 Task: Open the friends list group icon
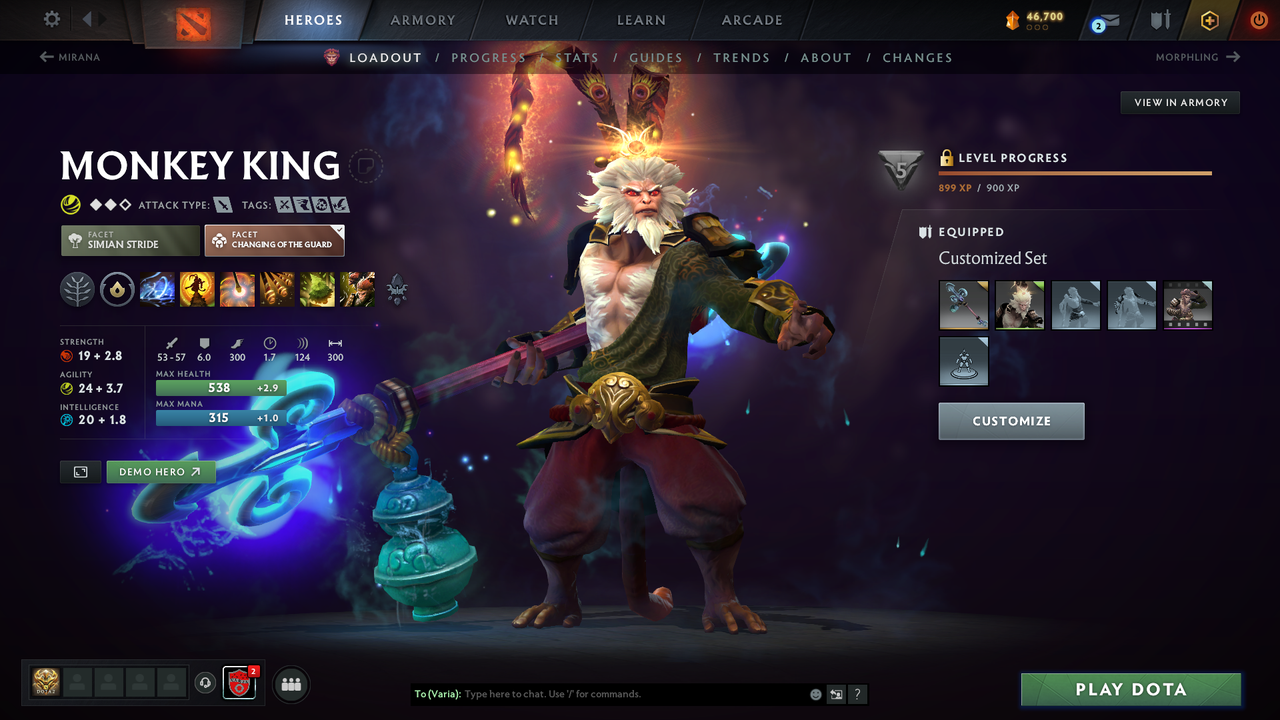click(290, 684)
